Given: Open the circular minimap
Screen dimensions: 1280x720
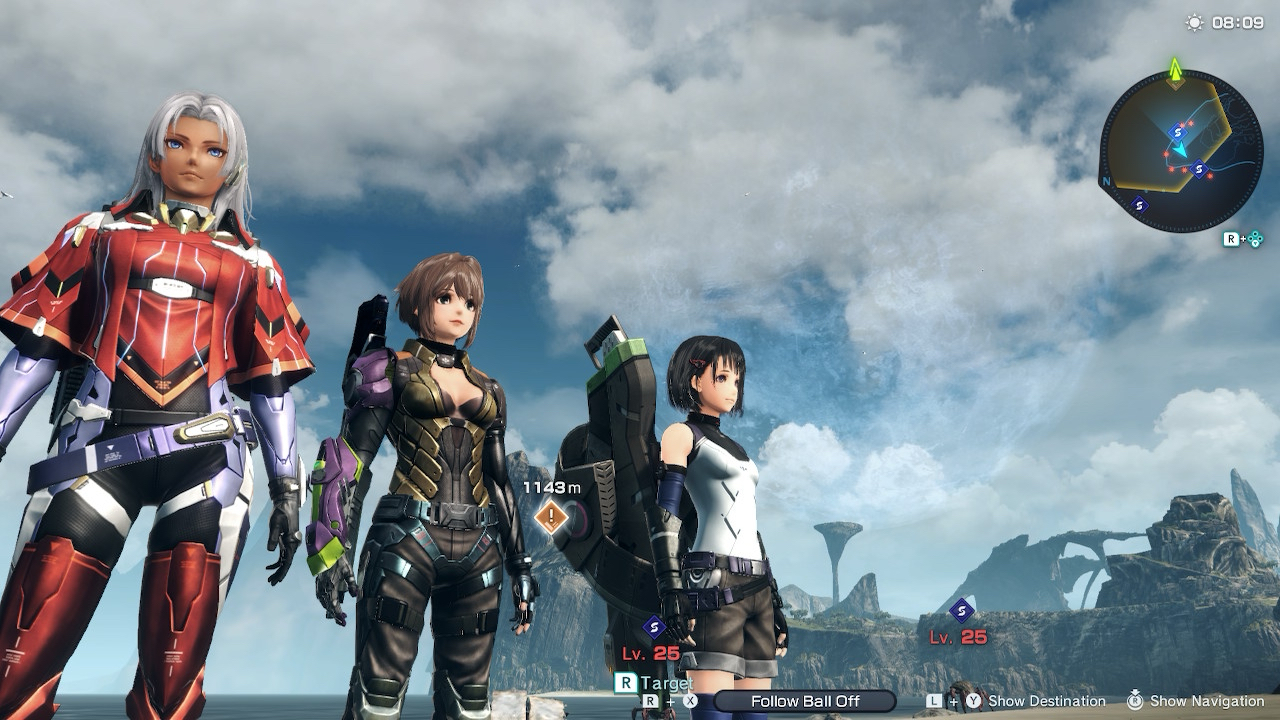Looking at the screenshot, I should pyautogui.click(x=1180, y=151).
